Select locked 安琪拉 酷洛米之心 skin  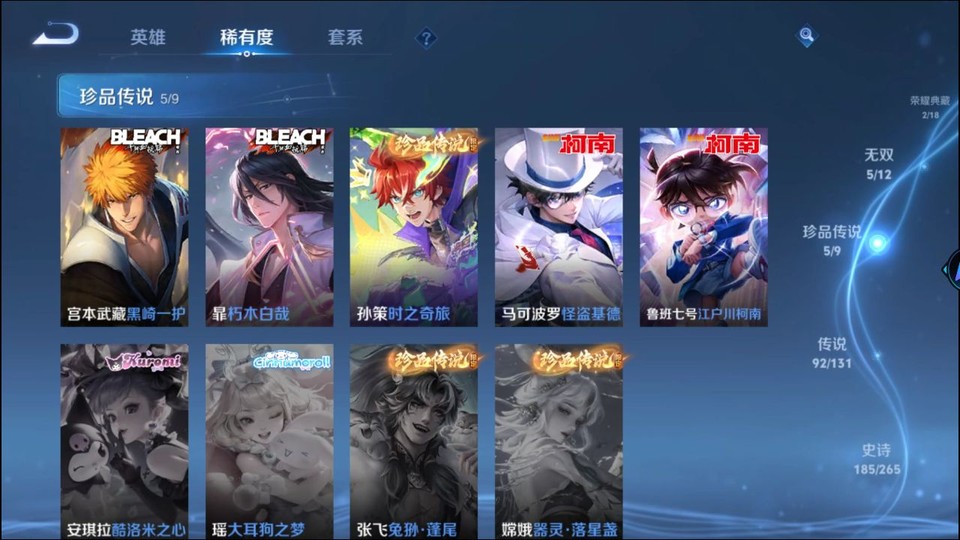(124, 442)
